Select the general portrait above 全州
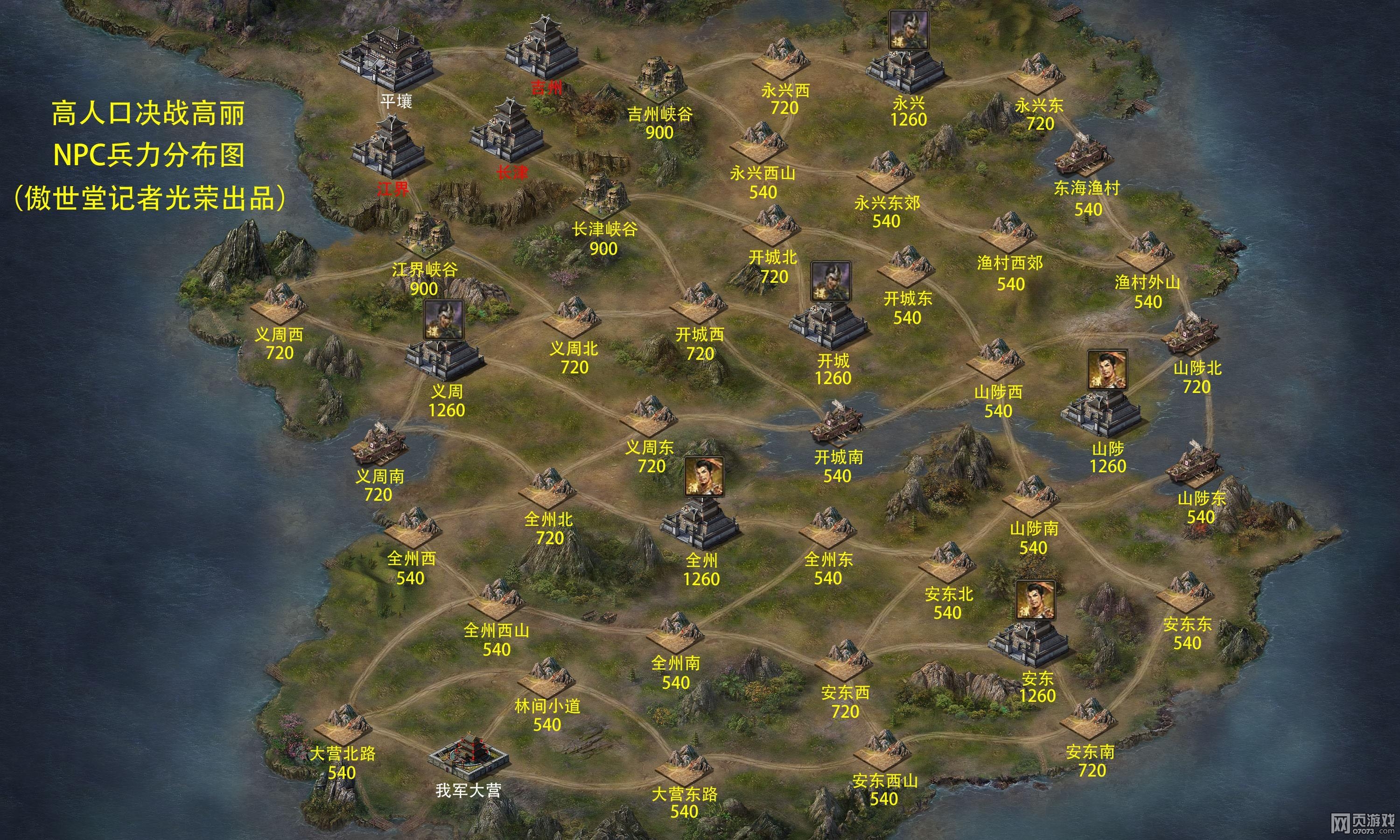 (x=703, y=476)
